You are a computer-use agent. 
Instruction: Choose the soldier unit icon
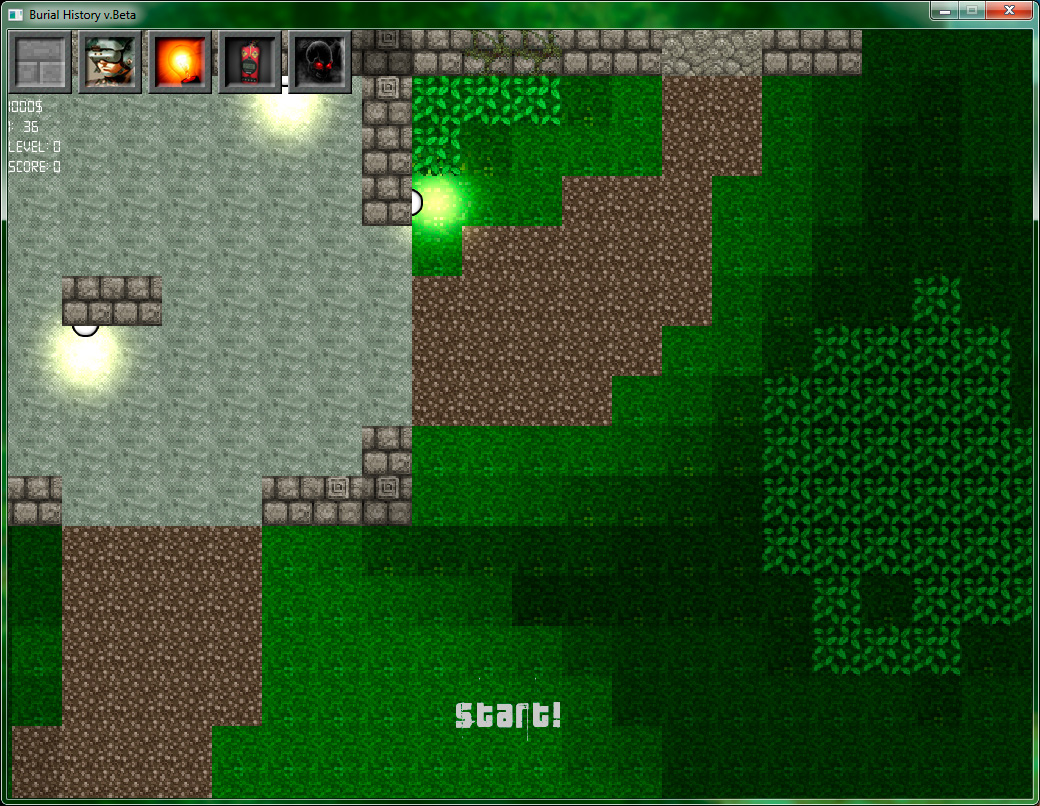tap(110, 62)
